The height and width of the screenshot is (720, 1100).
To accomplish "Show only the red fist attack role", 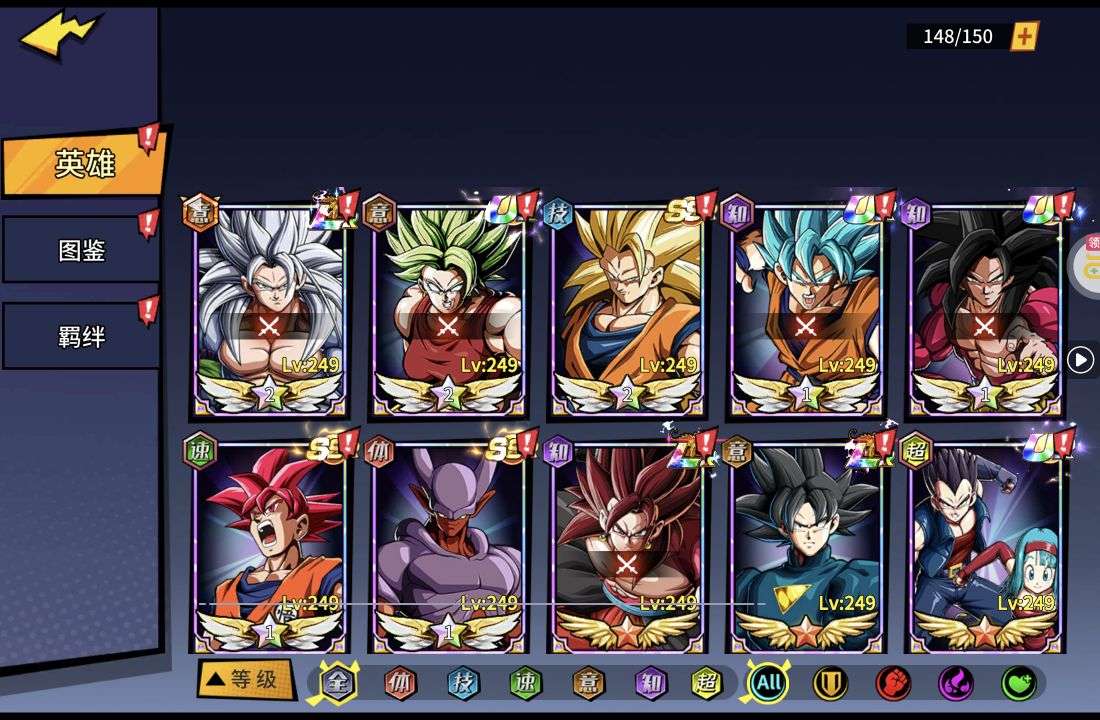I will (893, 683).
